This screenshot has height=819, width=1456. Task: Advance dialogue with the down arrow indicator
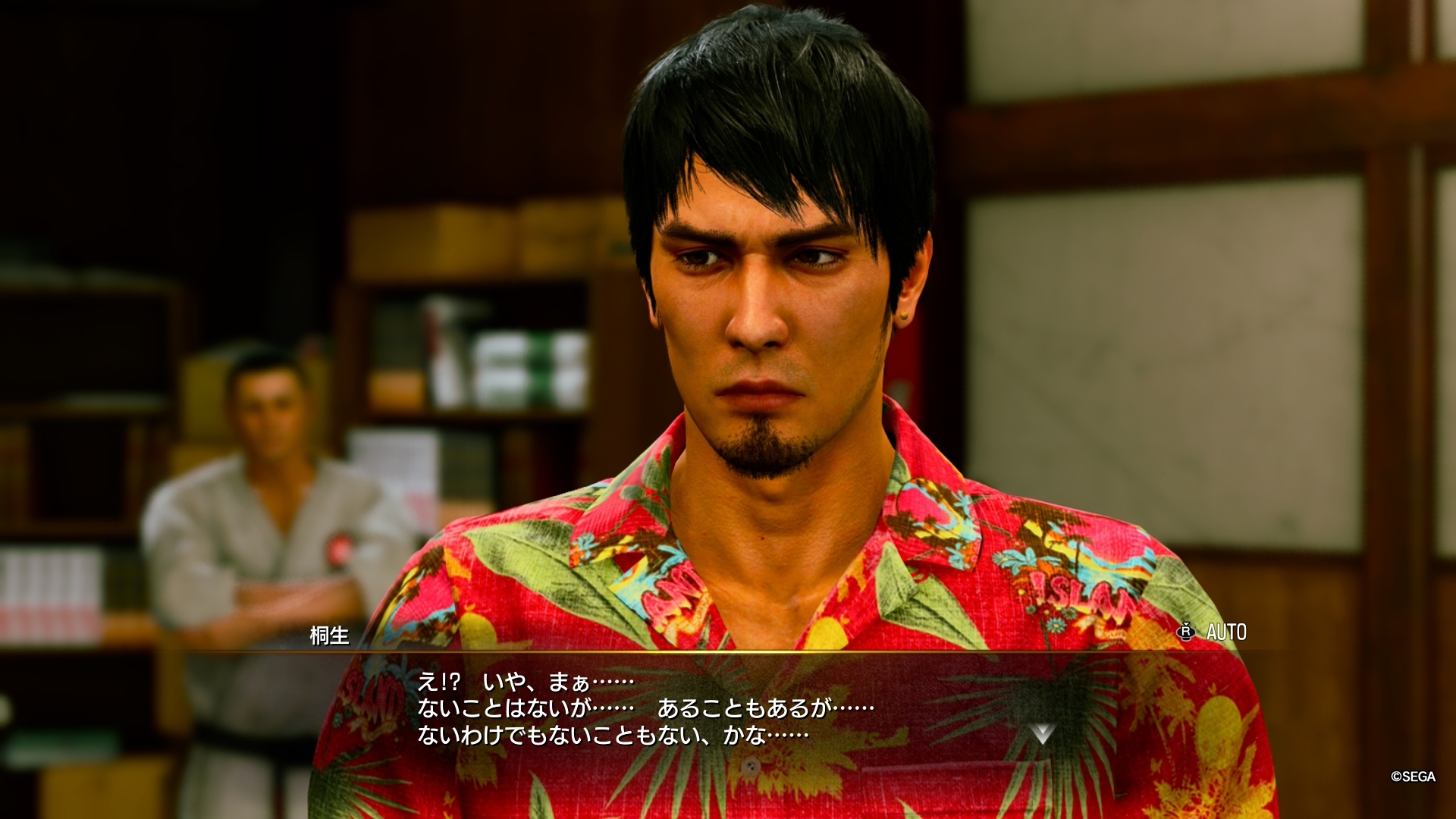coord(1042,733)
